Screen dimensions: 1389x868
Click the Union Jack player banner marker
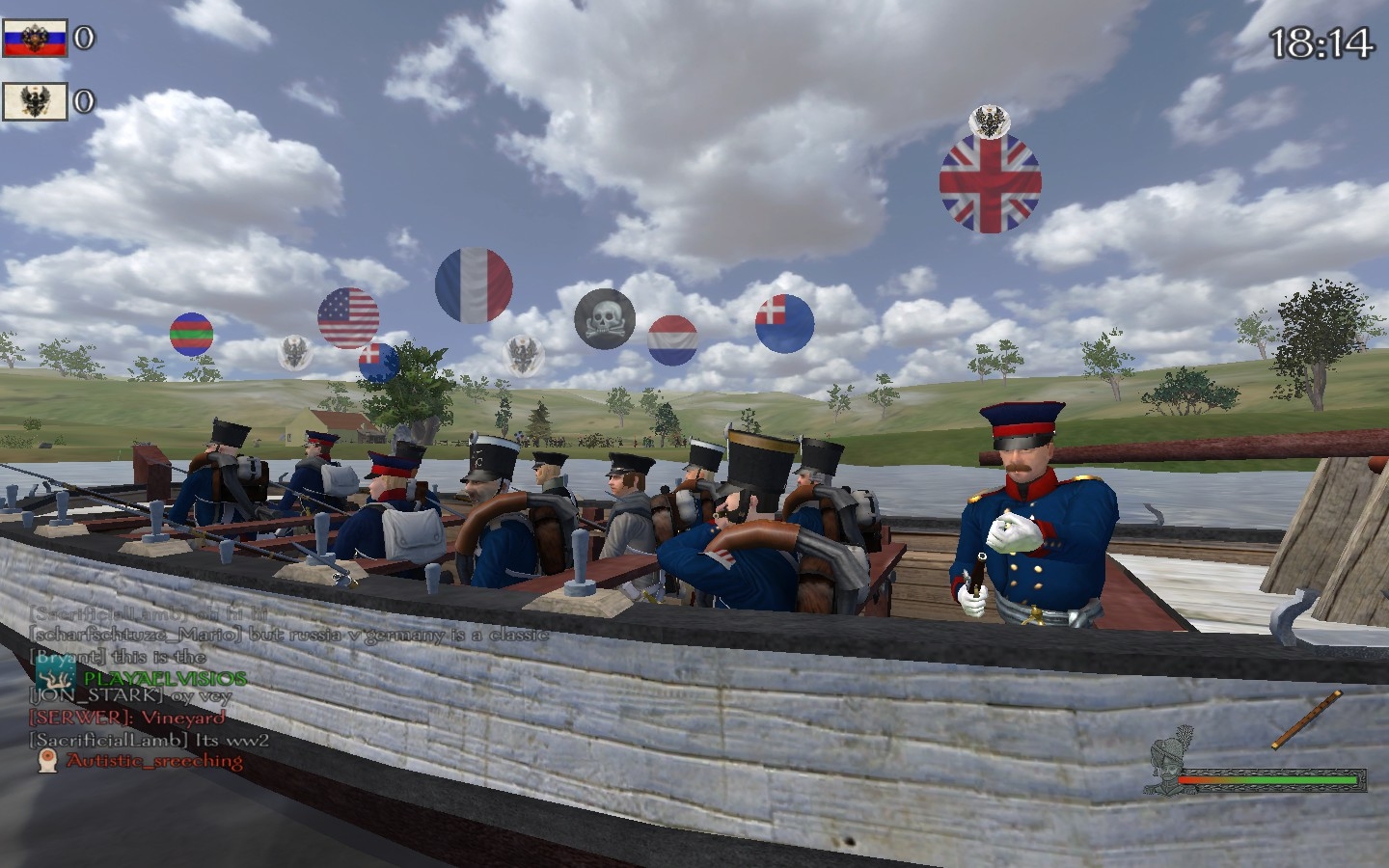[x=990, y=182]
